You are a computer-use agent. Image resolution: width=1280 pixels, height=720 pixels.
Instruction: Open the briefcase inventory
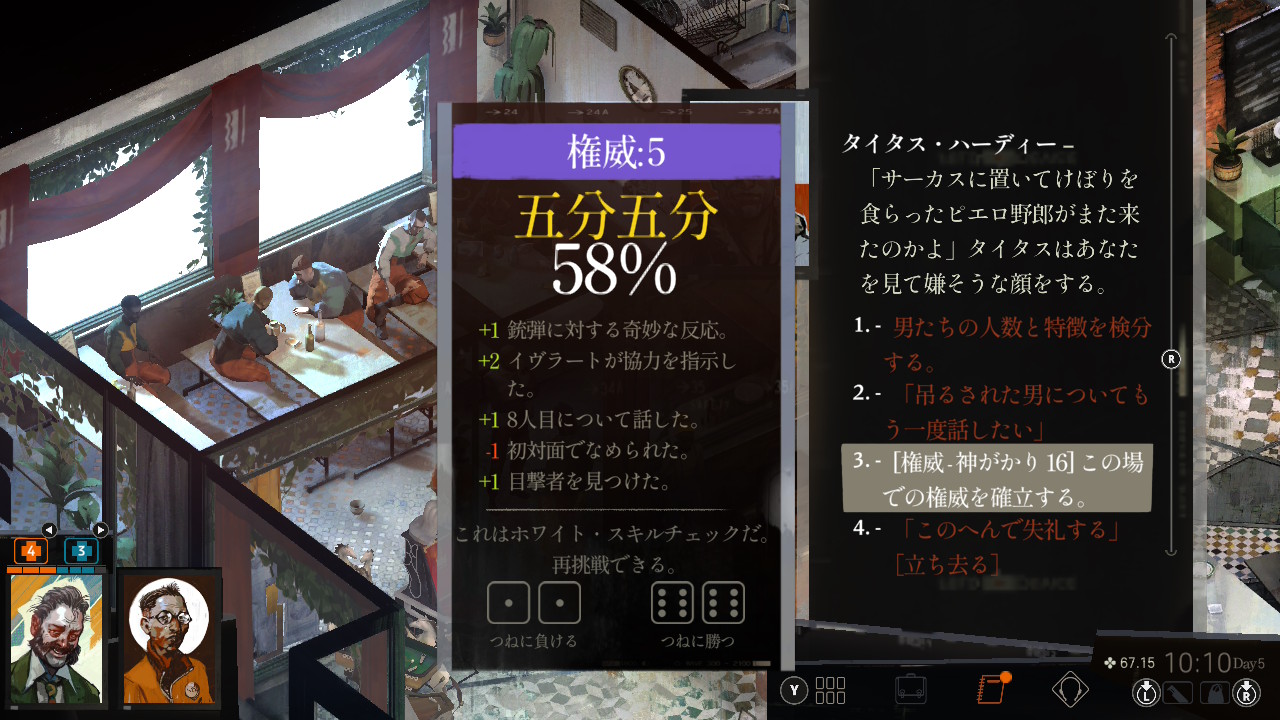click(910, 689)
